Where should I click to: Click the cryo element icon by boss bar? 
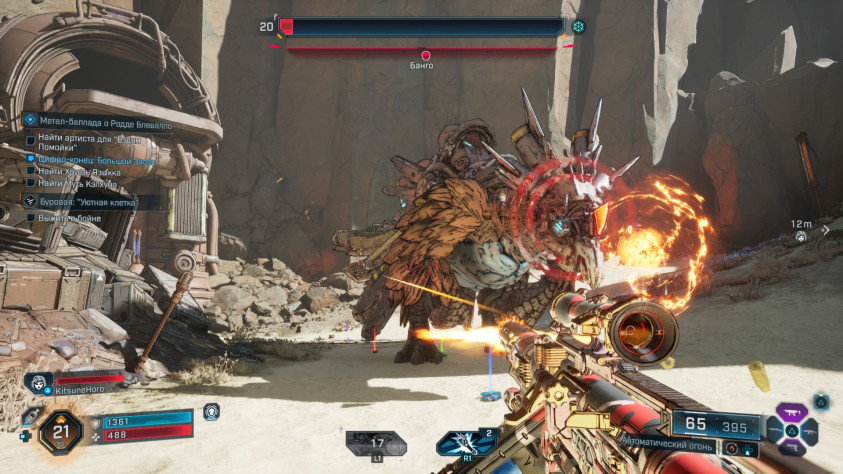578,27
